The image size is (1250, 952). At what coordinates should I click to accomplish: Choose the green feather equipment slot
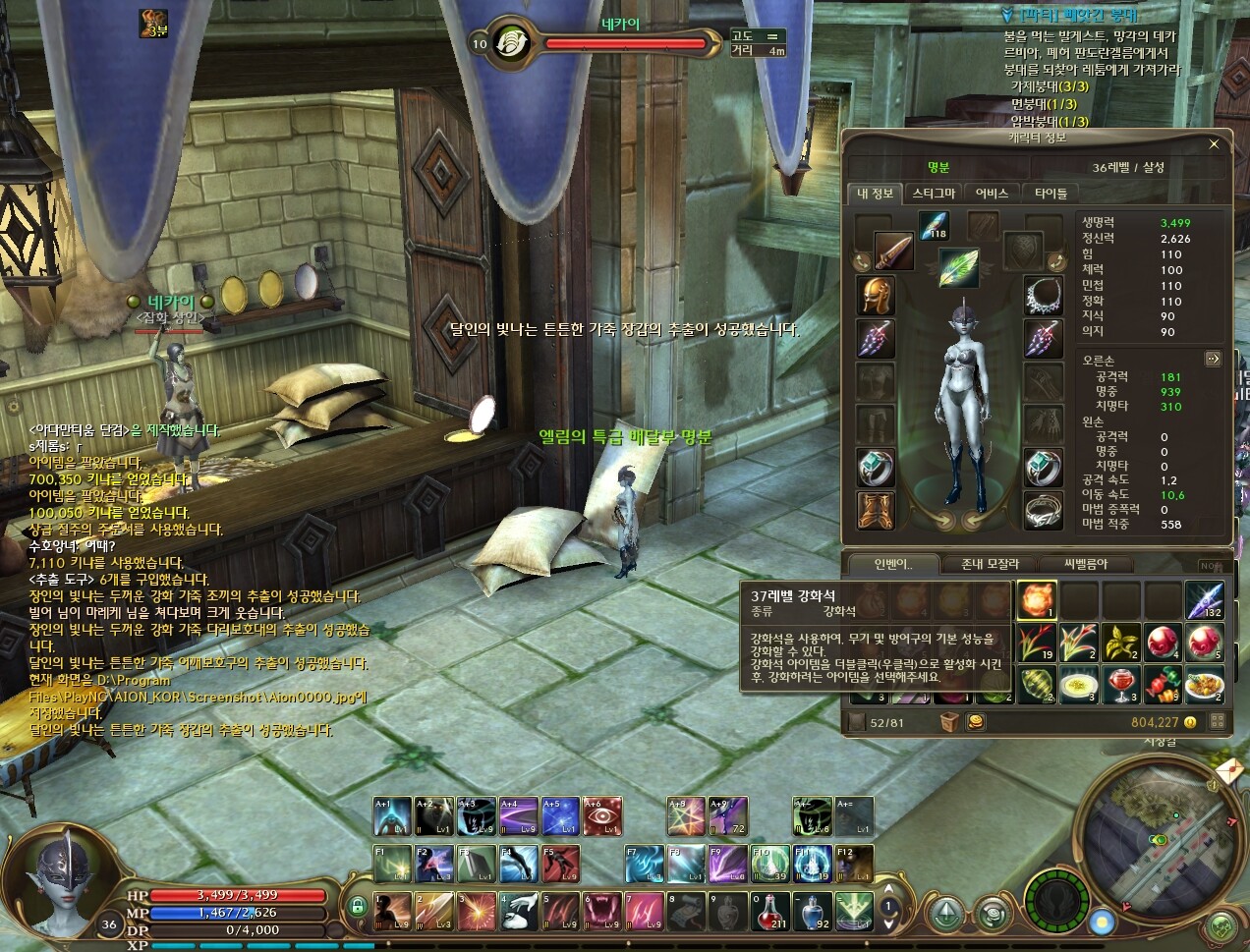coord(958,267)
